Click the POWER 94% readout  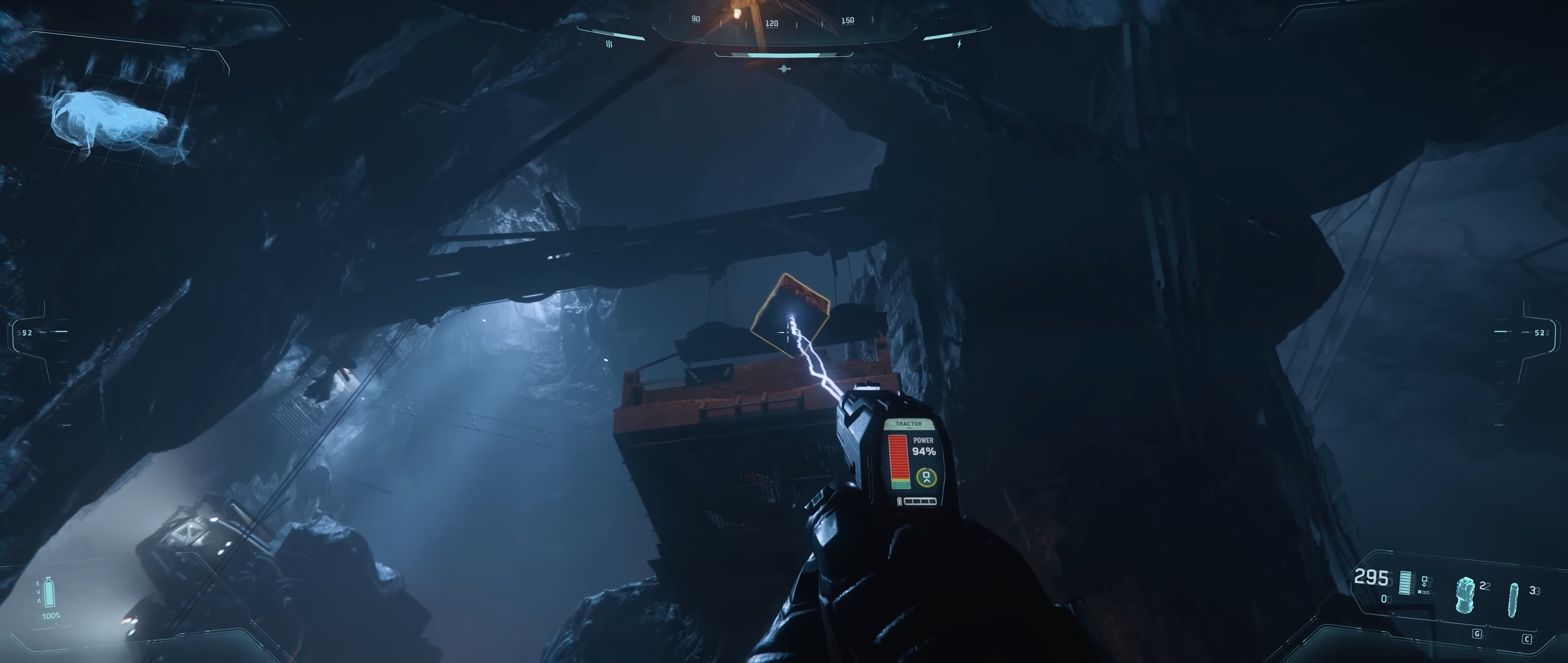(924, 446)
